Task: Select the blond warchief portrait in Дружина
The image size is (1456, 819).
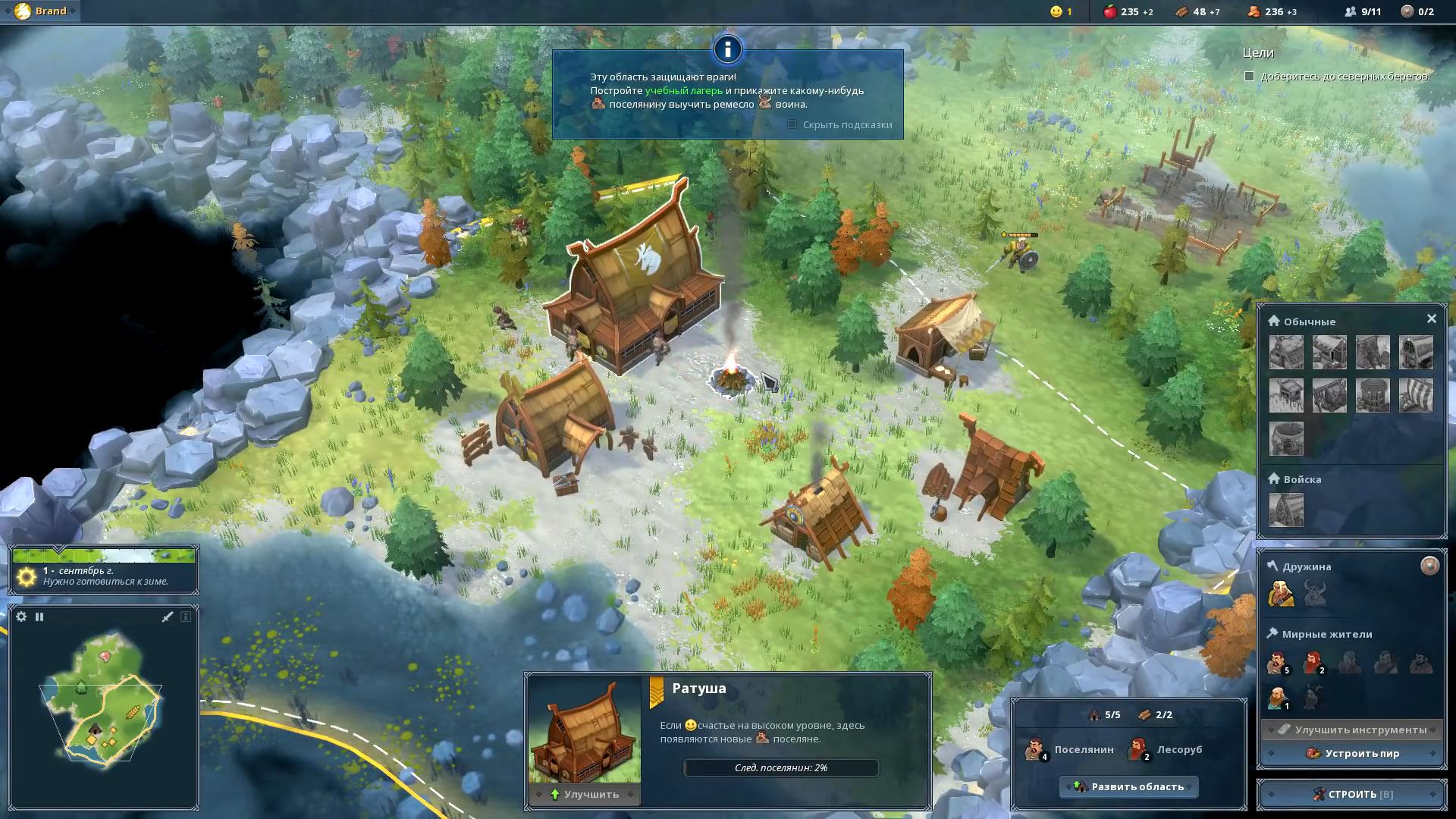Action: (1281, 593)
